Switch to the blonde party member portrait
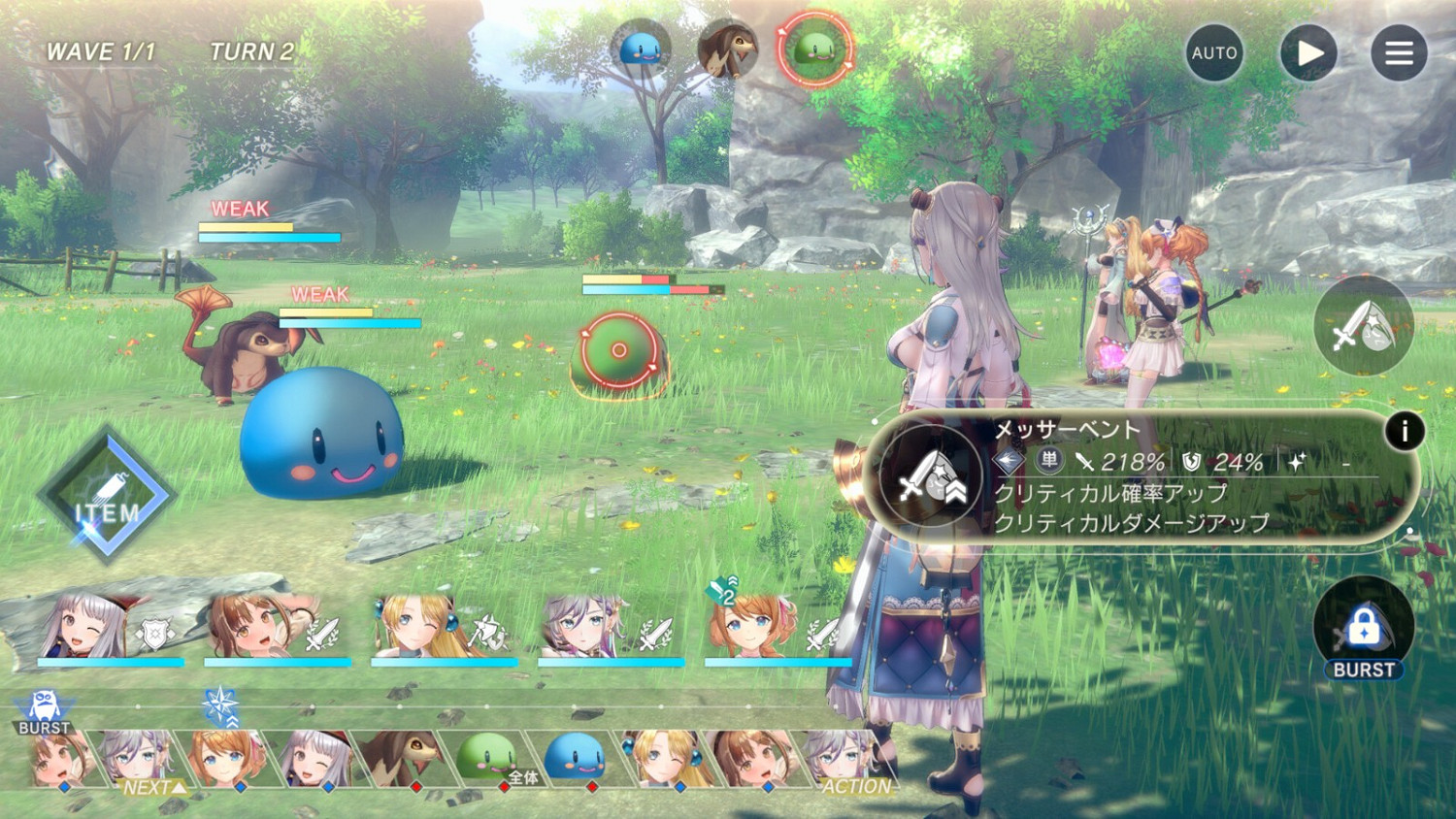The image size is (1456, 819). 408,628
